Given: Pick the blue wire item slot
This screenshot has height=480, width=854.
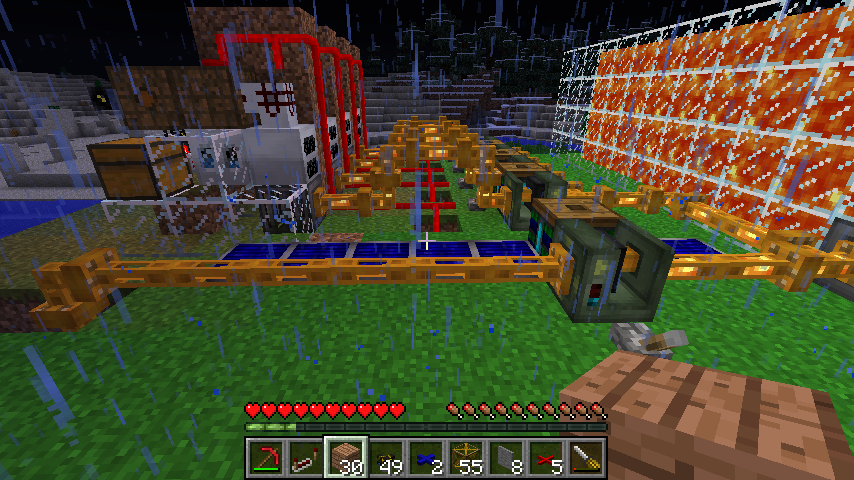Looking at the screenshot, I should coord(426,457).
